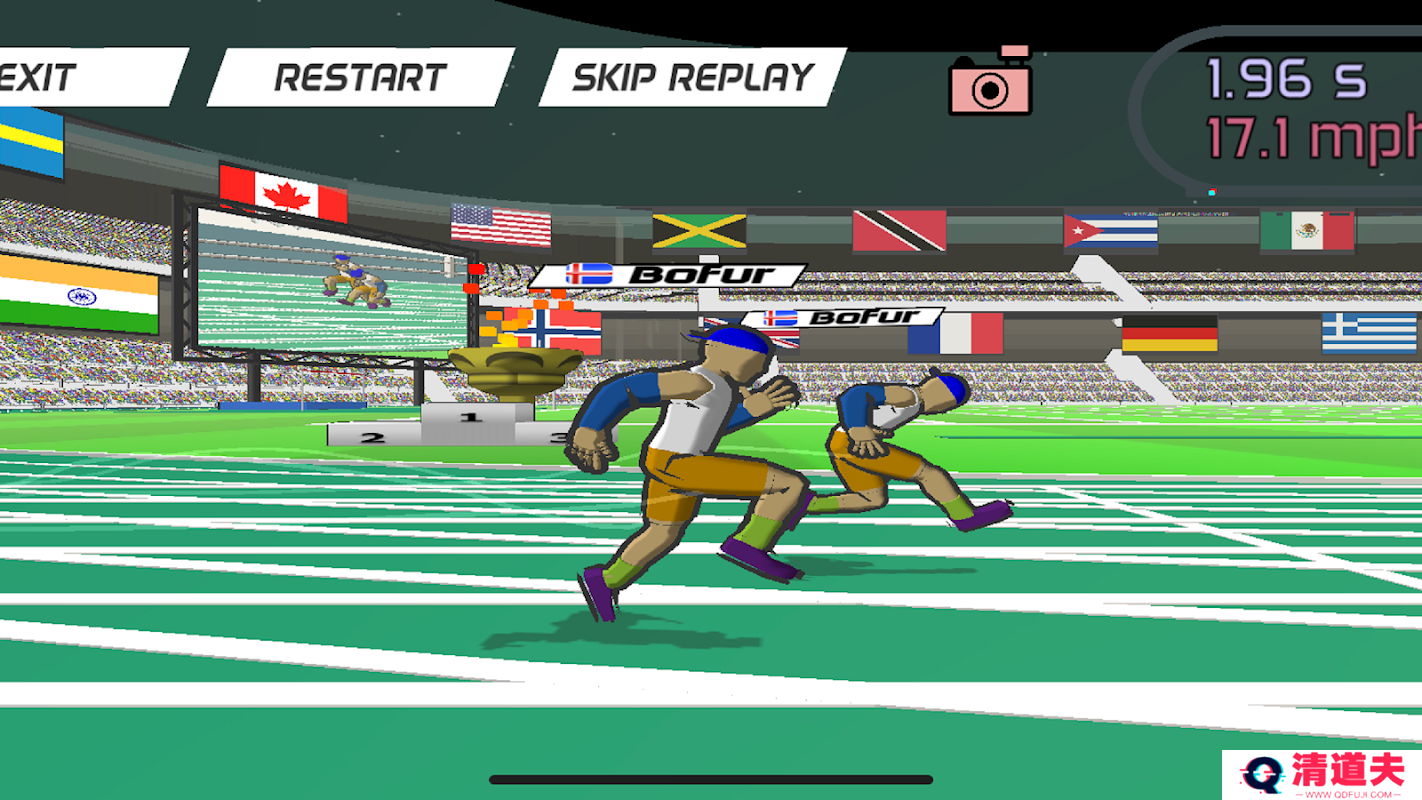This screenshot has width=1422, height=800.
Task: Exit the race replay
Action: coord(60,77)
